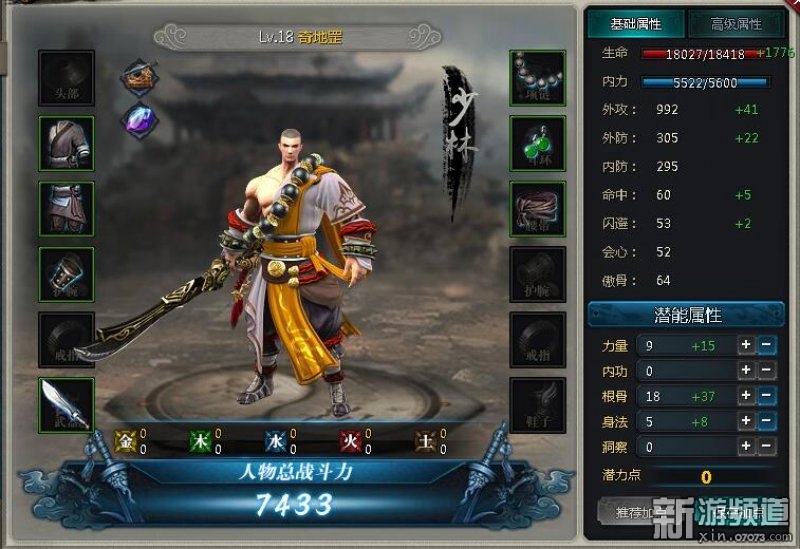Increase 力量 with the plus button
800x549 pixels.
(x=745, y=345)
